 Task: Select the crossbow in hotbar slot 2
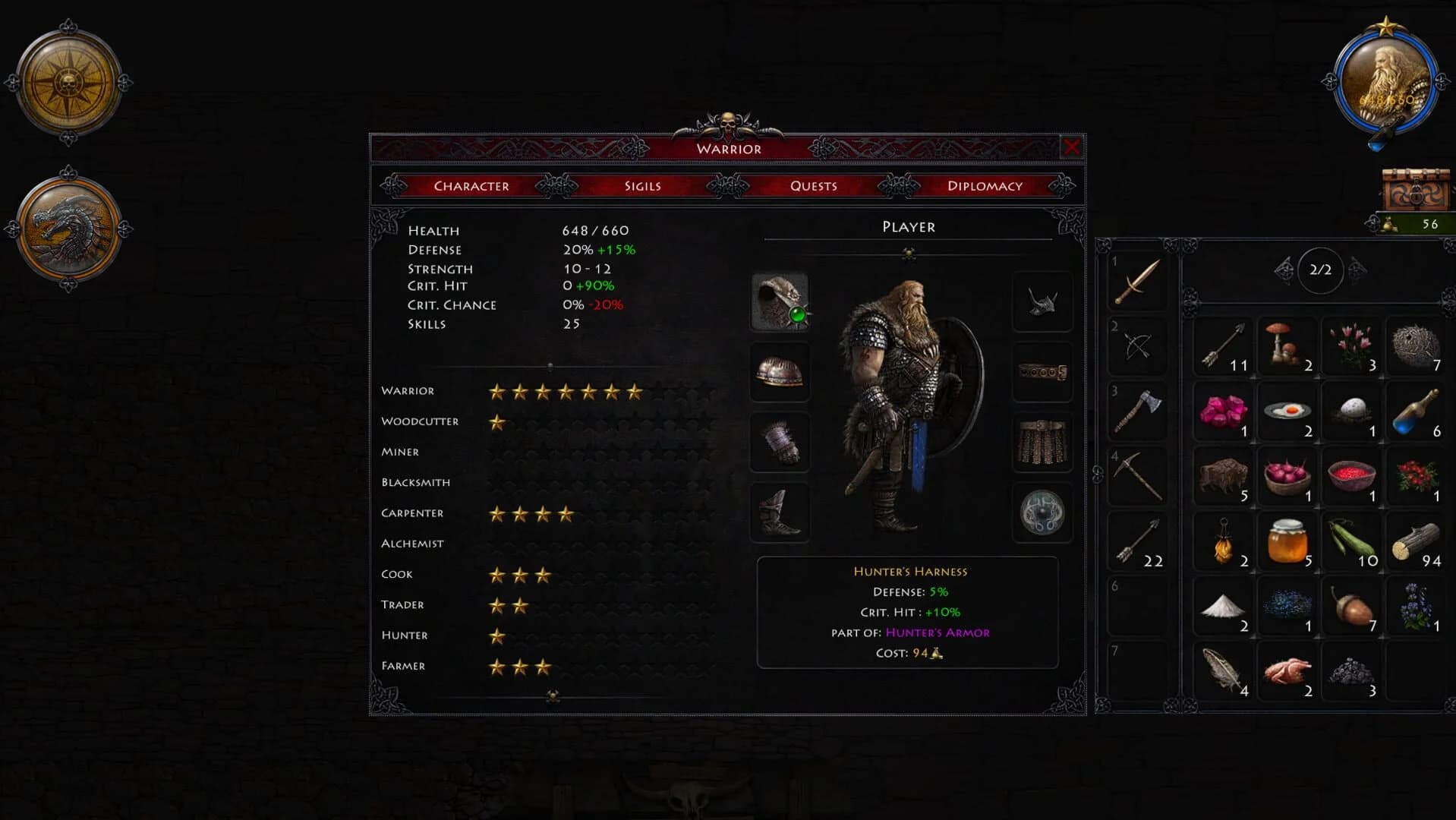click(x=1137, y=346)
